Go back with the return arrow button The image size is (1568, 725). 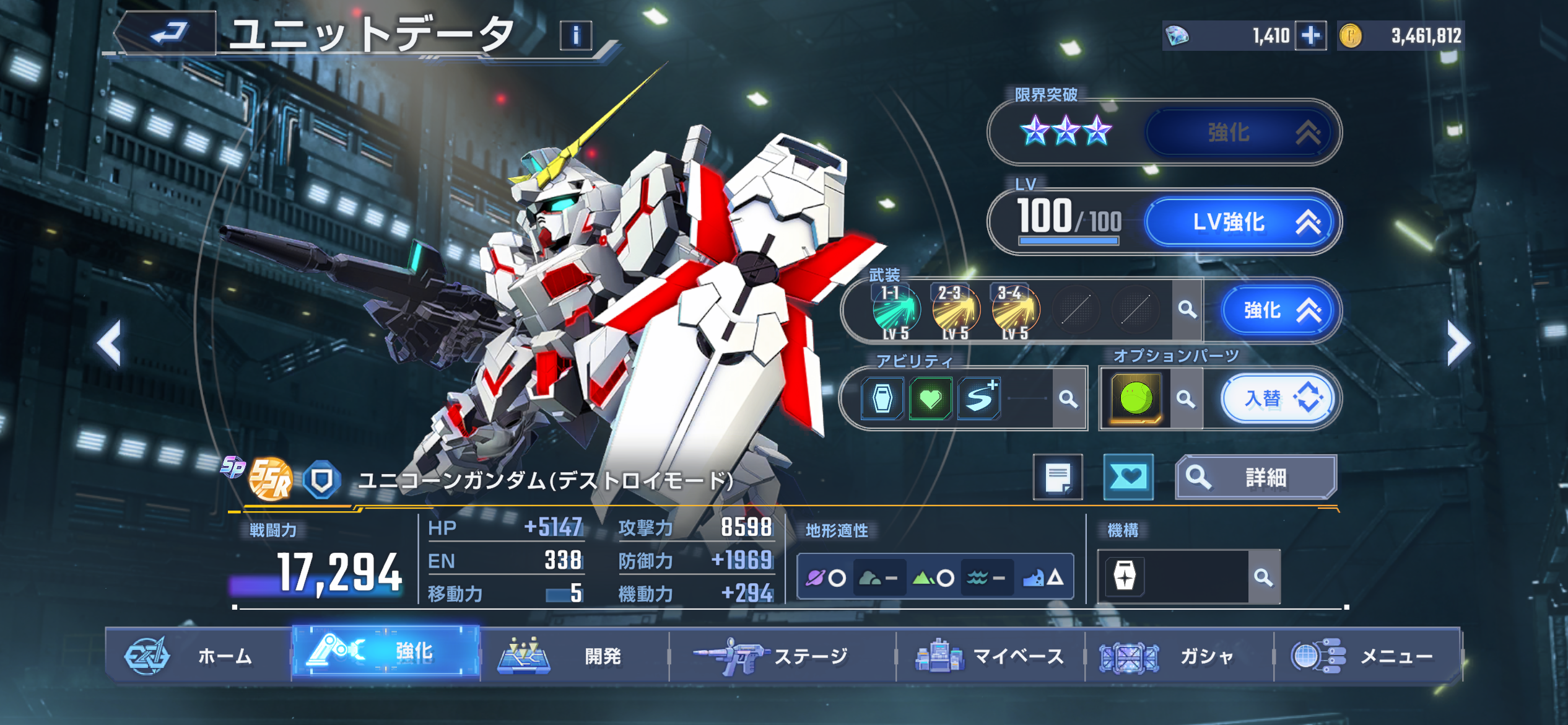tap(167, 33)
